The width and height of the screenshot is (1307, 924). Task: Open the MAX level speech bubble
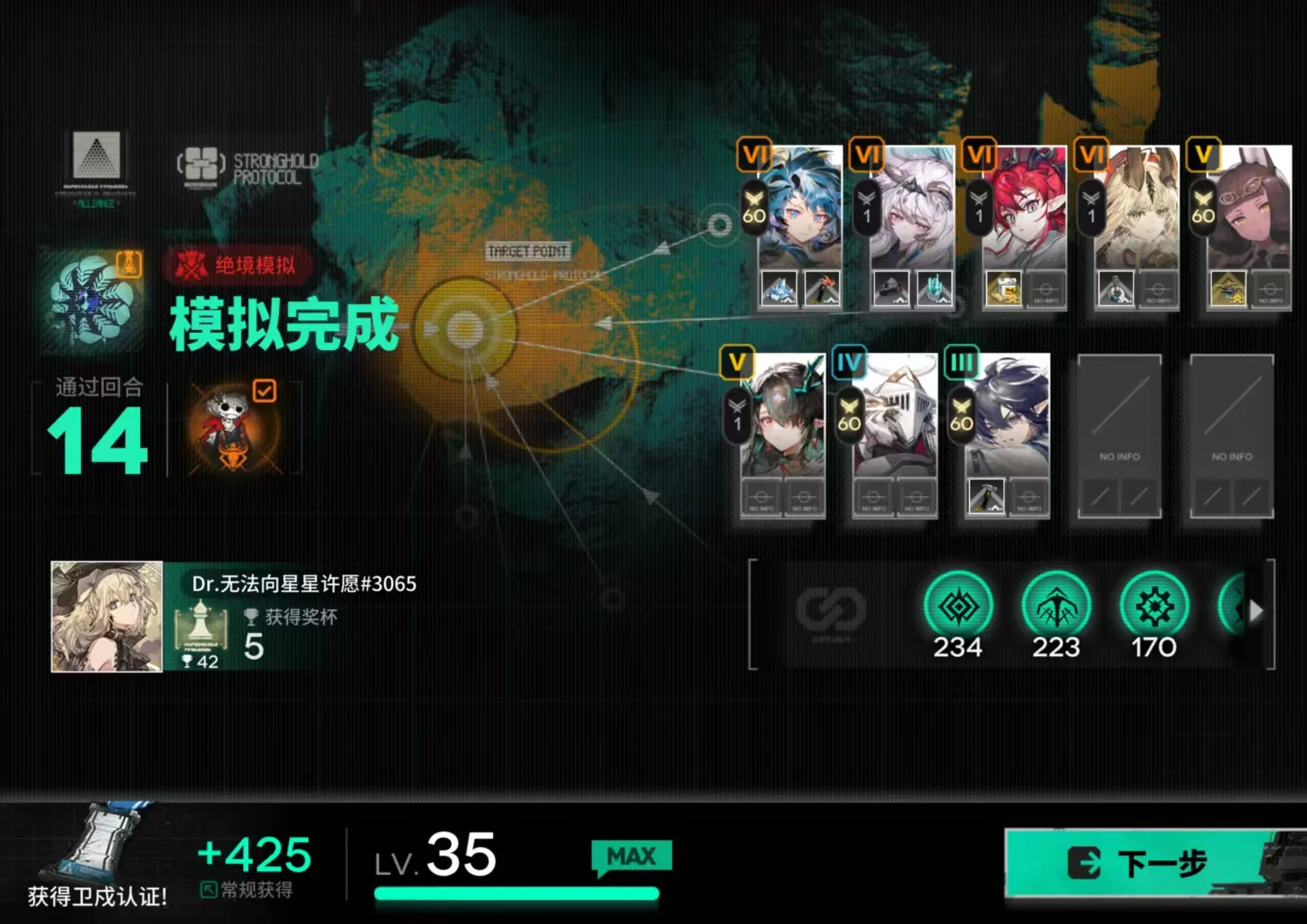pyautogui.click(x=631, y=857)
